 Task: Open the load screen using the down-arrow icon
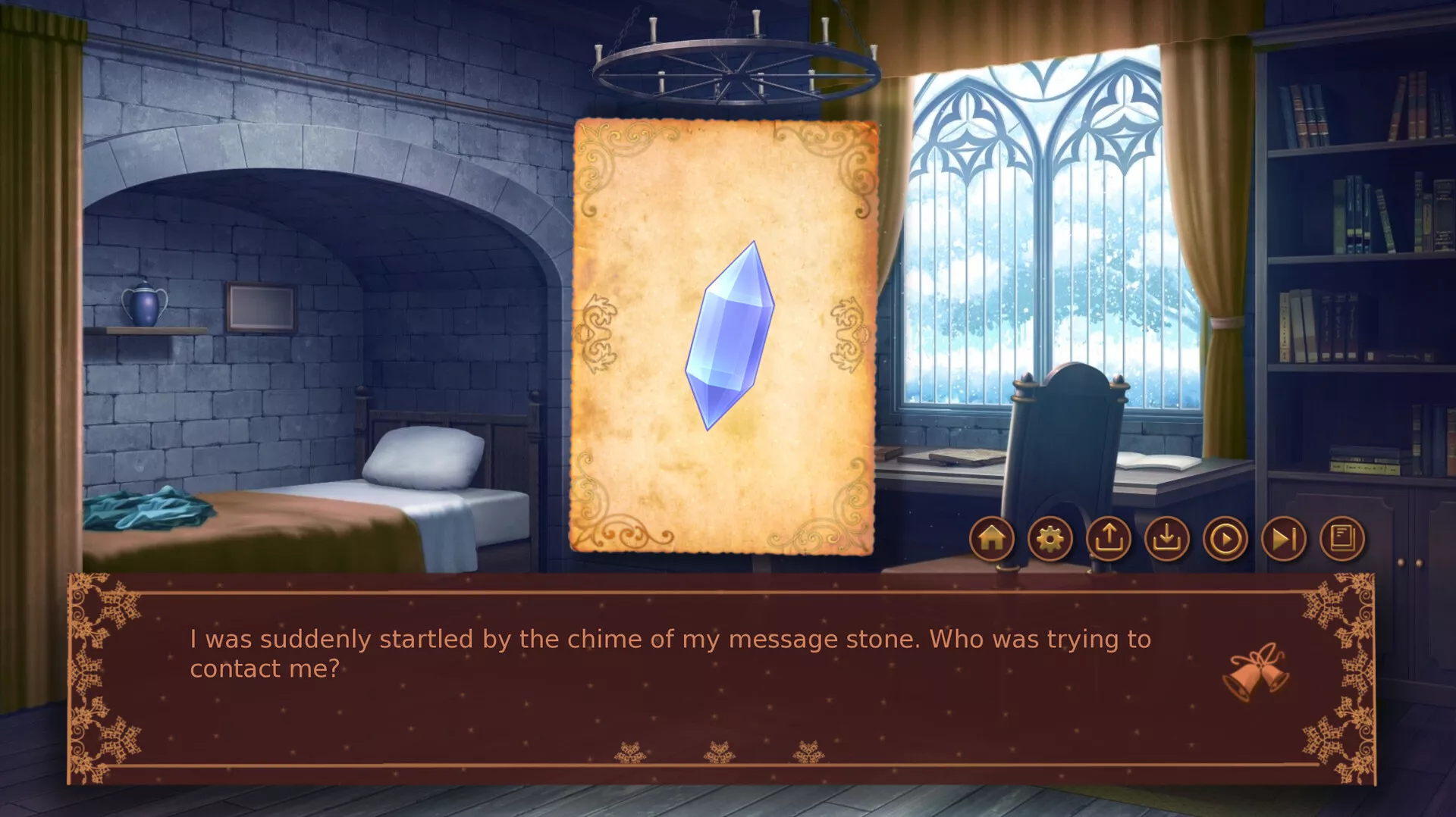(1166, 539)
